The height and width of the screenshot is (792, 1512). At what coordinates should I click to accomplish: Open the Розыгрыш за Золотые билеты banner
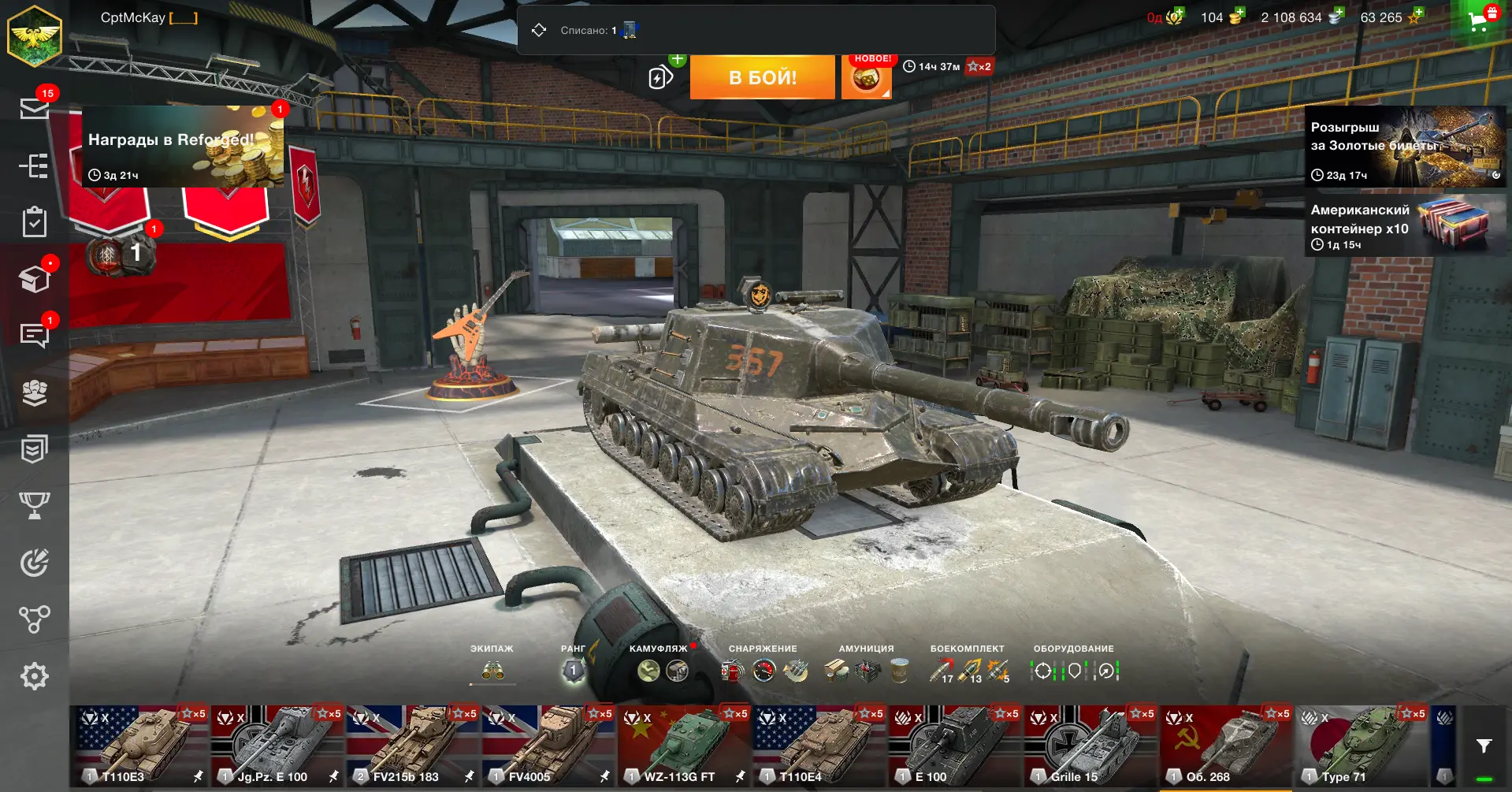click(x=1405, y=147)
